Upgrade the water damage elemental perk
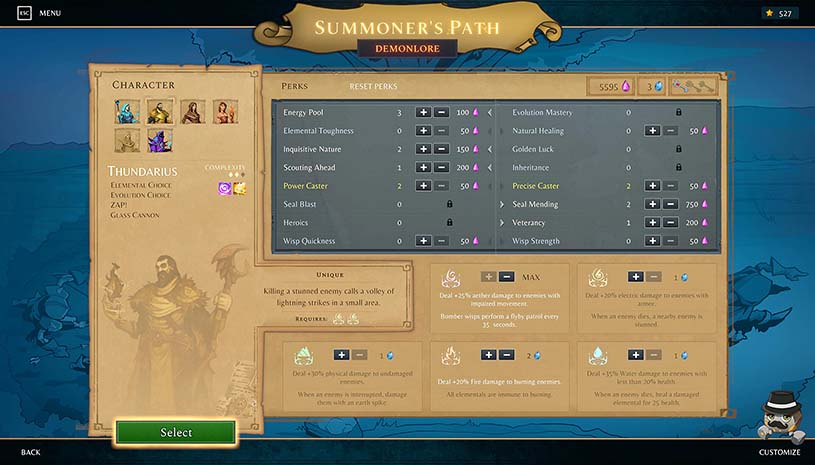This screenshot has height=465, width=815. click(x=635, y=355)
